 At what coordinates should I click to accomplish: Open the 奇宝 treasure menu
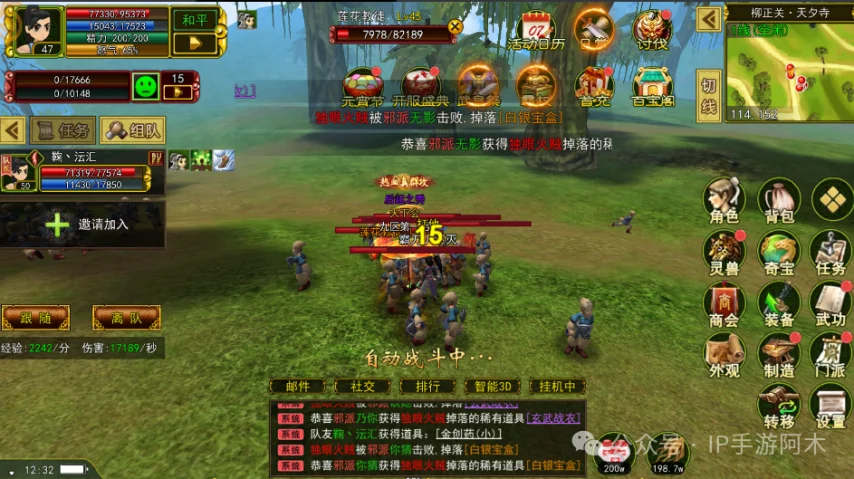click(778, 254)
